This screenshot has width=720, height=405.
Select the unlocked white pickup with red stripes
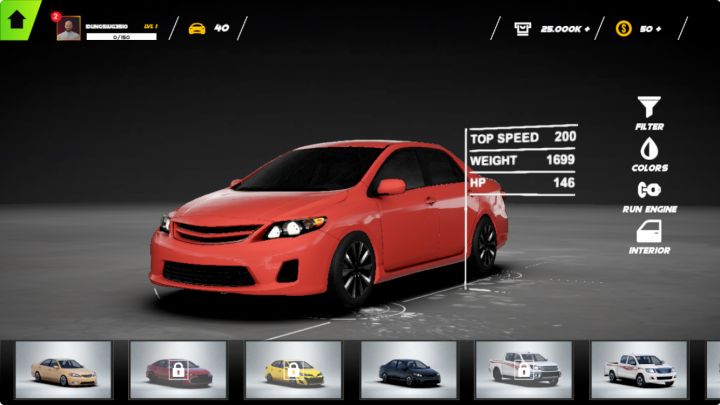coord(638,371)
